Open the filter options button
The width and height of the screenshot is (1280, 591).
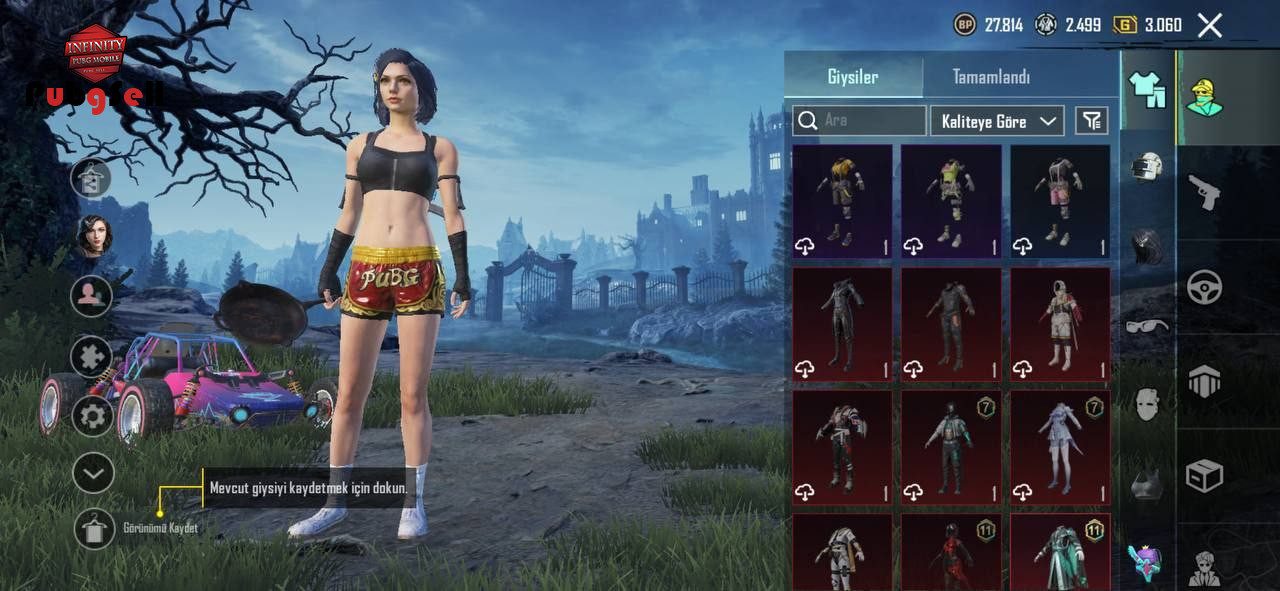[1091, 121]
